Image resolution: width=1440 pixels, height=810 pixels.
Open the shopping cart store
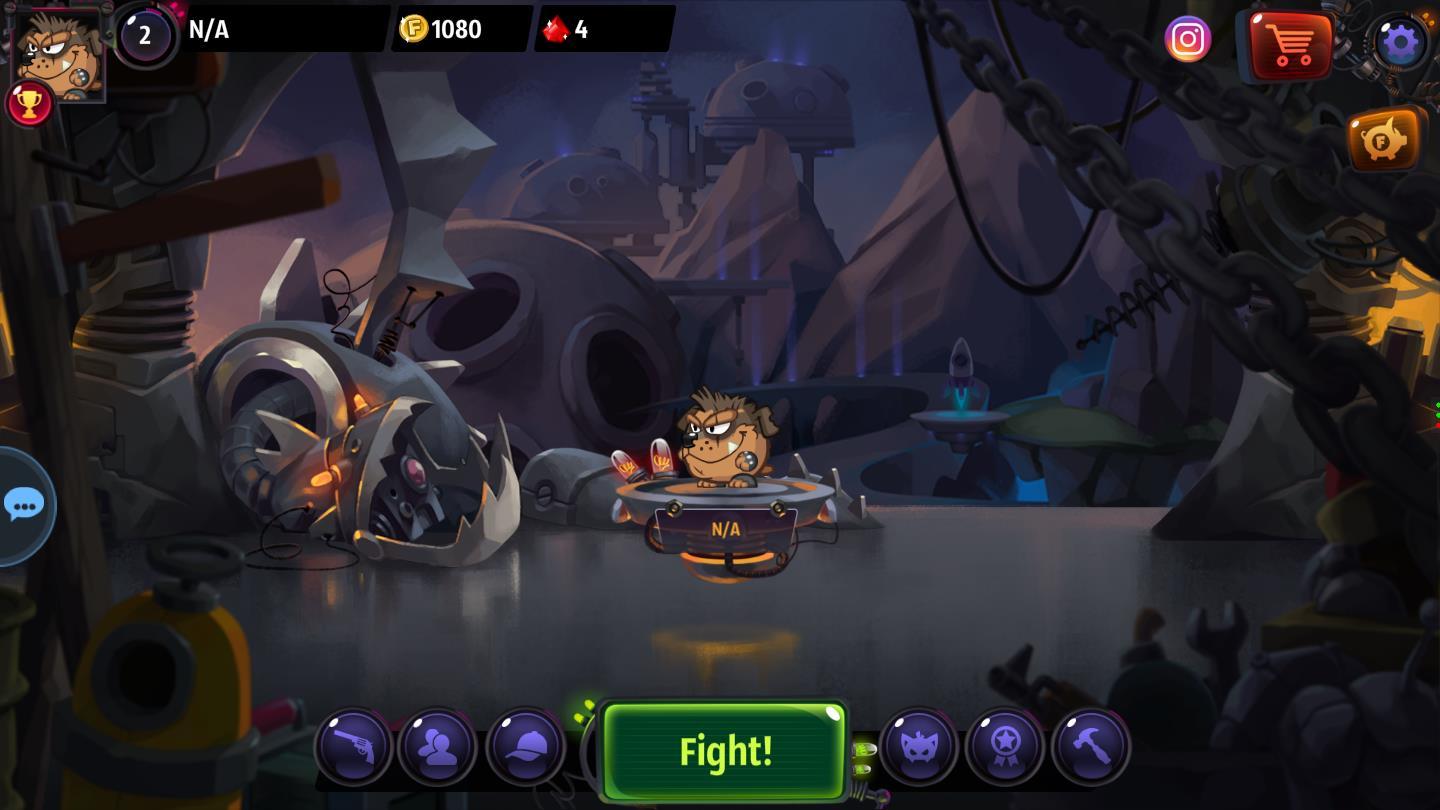[x=1290, y=45]
